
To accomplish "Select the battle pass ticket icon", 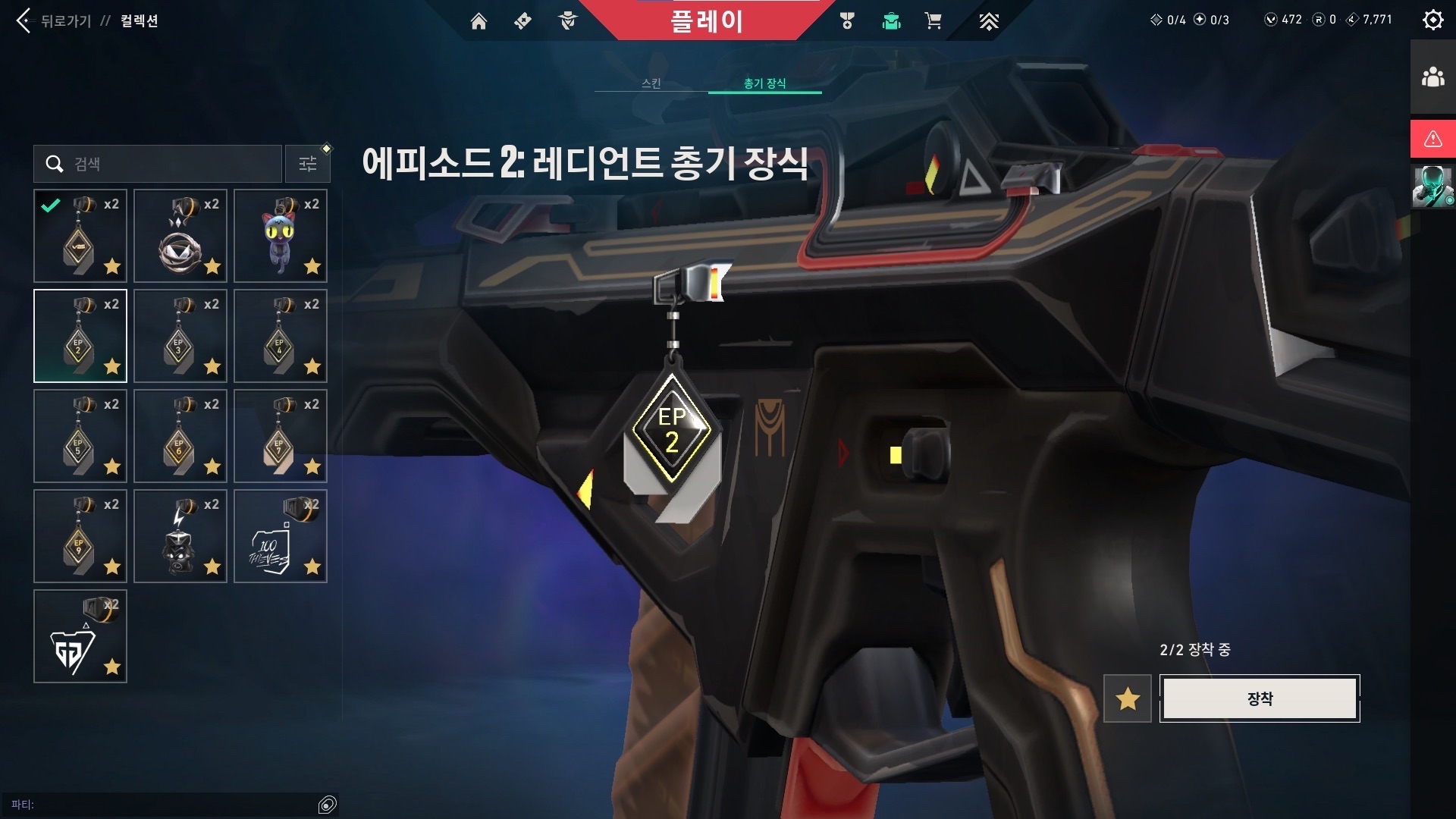I will 522,21.
